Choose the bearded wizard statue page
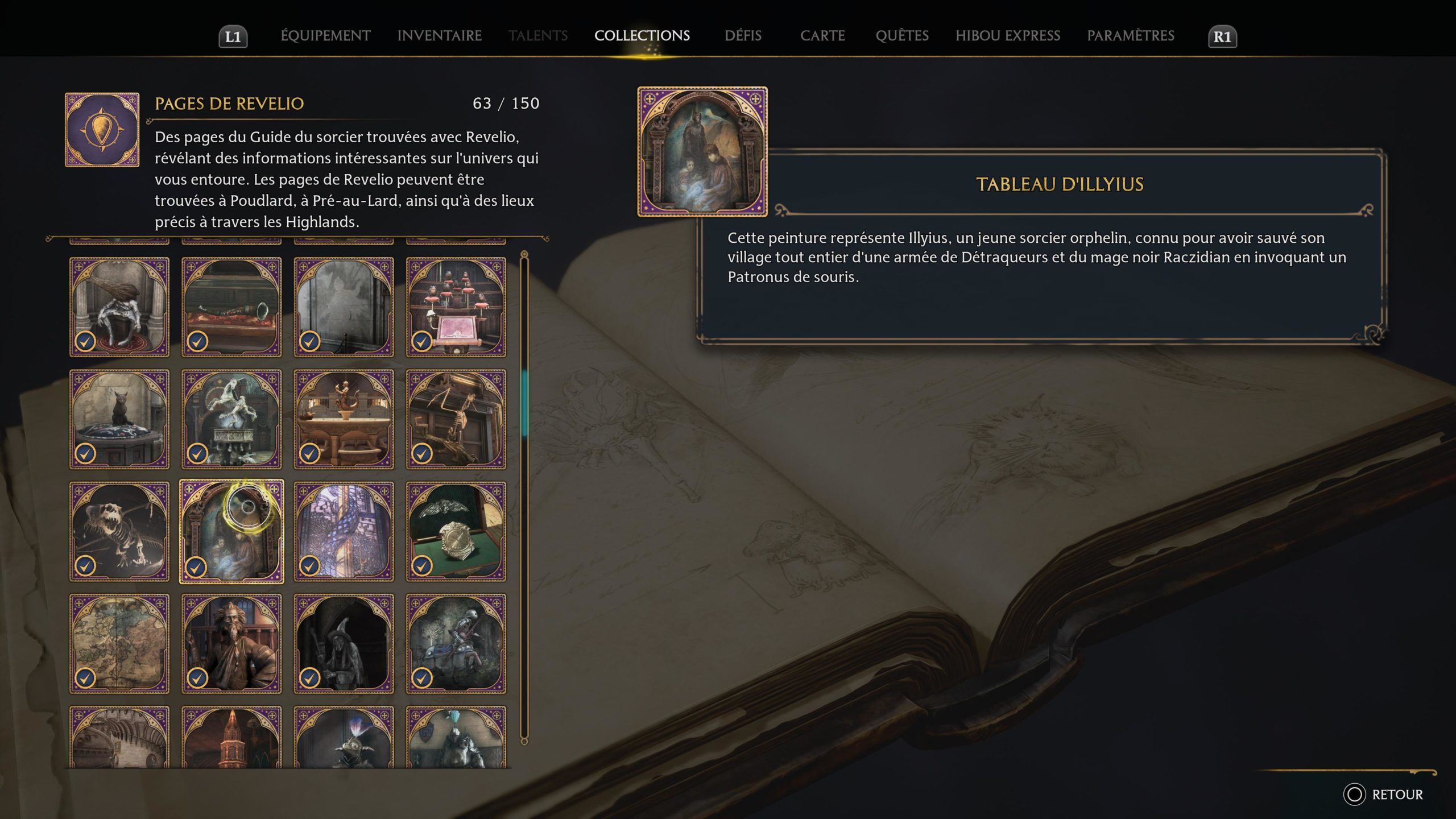 (x=231, y=643)
